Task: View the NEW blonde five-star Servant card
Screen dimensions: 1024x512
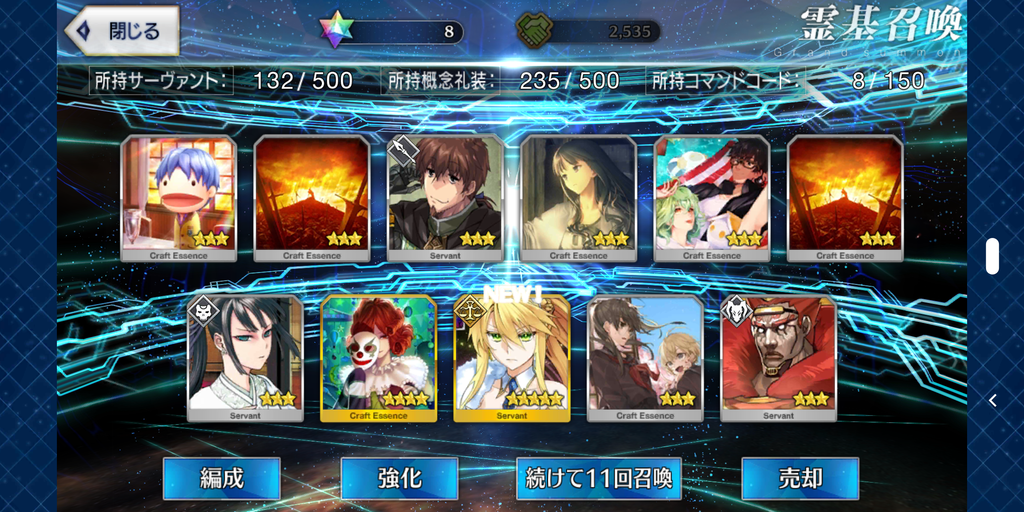Action: point(512,358)
